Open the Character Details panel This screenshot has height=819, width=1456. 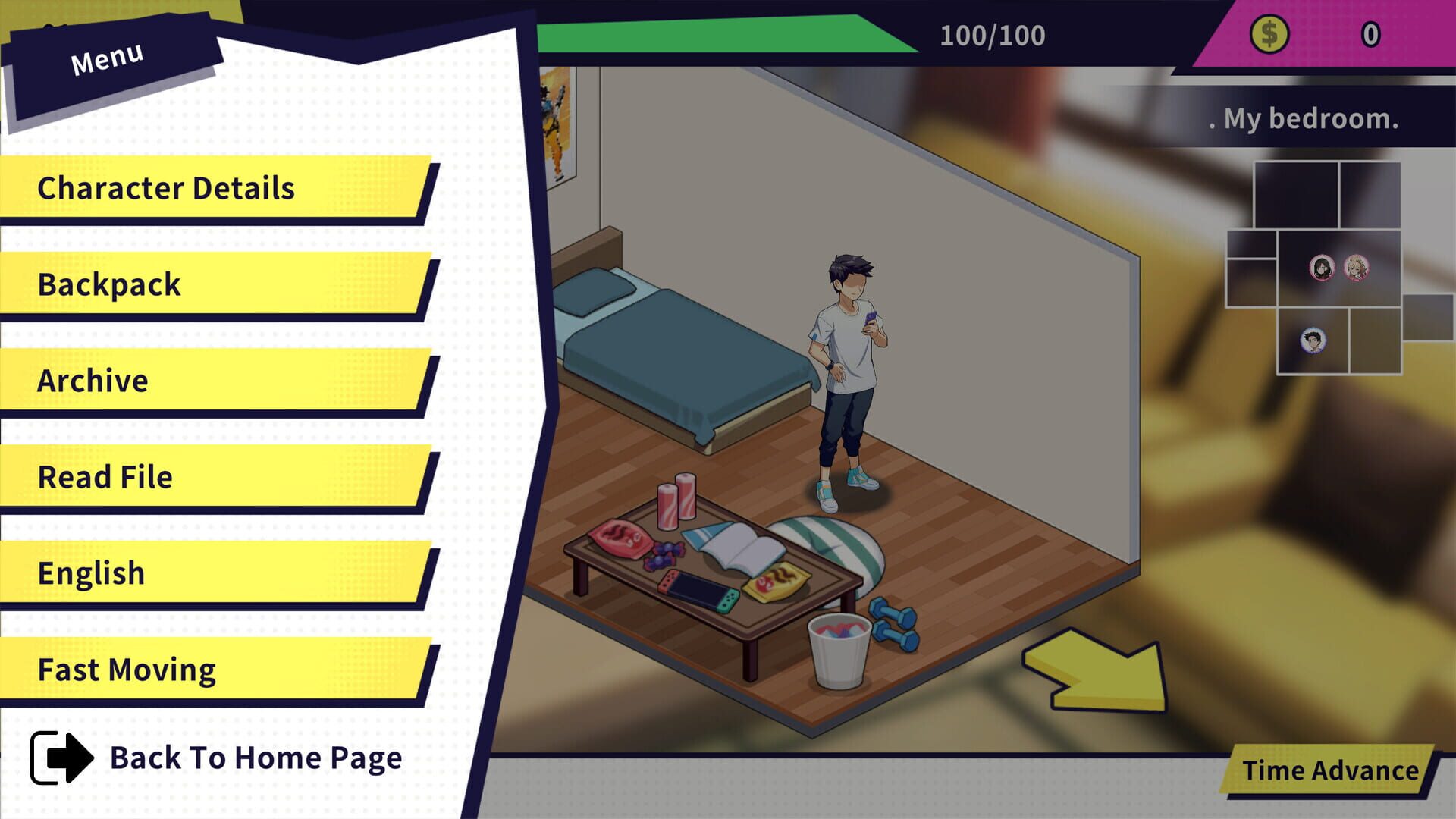click(x=165, y=188)
